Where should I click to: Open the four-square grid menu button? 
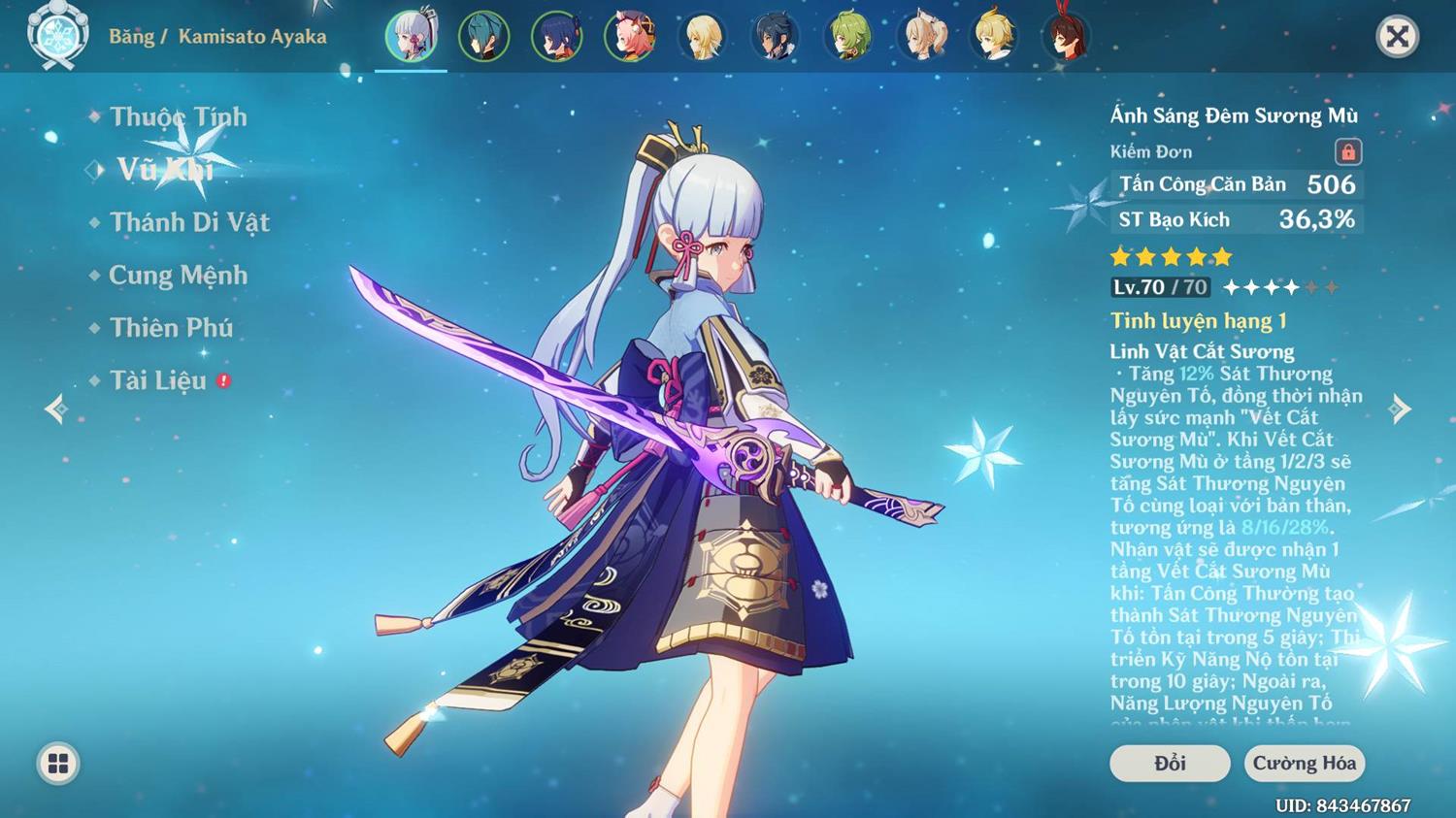click(58, 764)
